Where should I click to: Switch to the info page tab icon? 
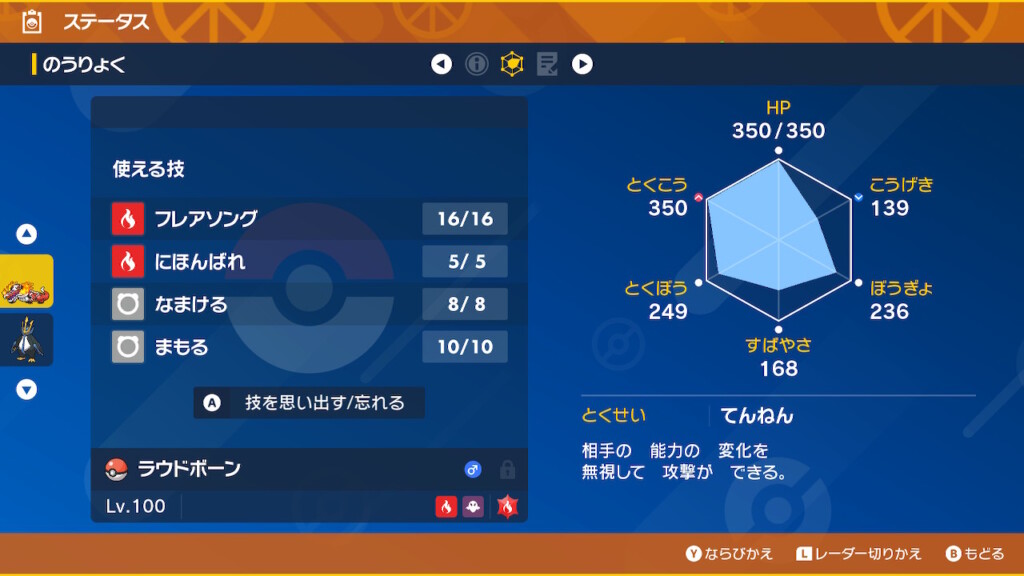click(x=477, y=65)
